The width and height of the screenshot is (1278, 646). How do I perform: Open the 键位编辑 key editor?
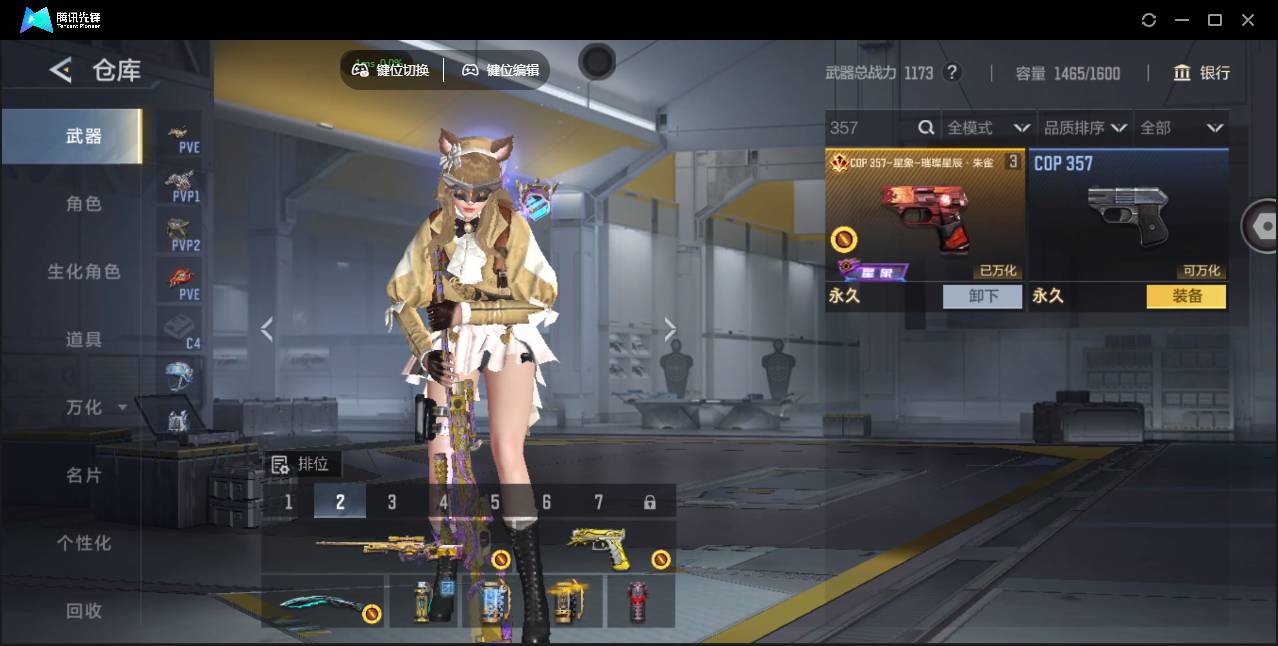[x=501, y=70]
